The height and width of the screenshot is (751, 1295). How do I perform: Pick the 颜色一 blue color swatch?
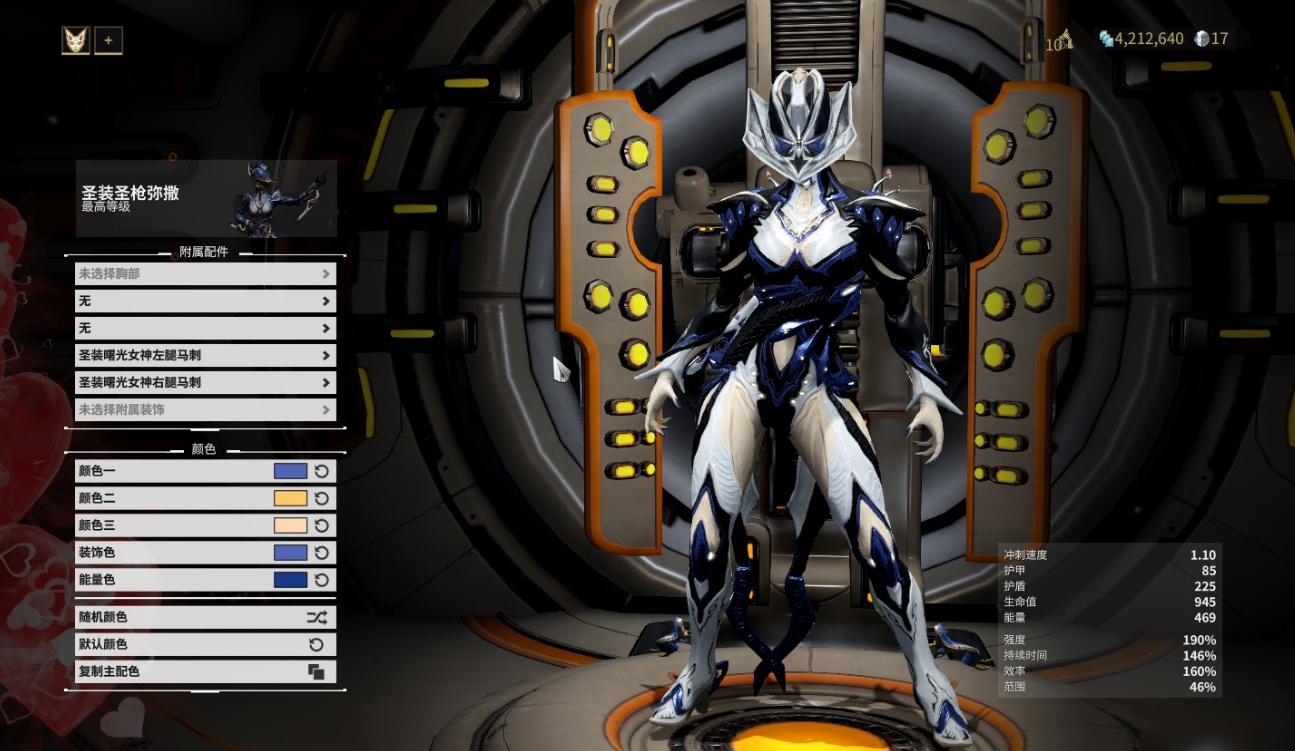point(290,471)
